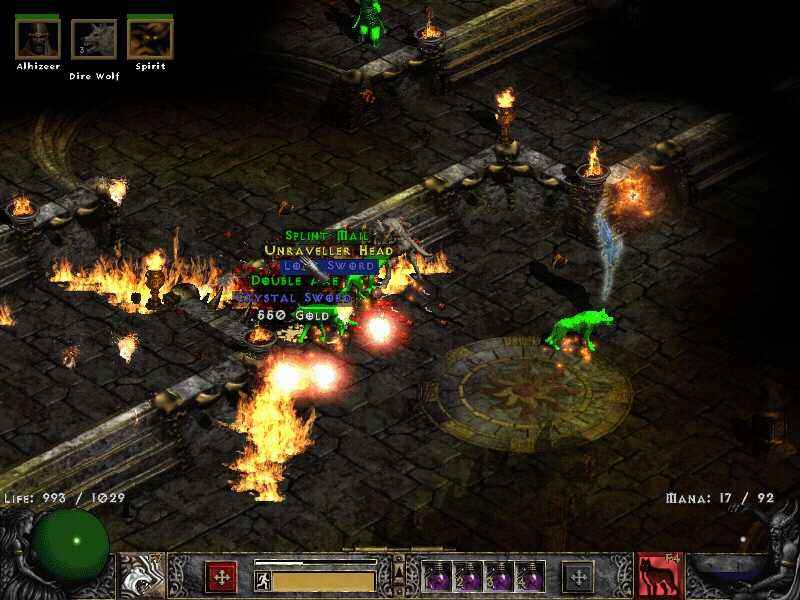Use the leftmost purple potion in belt
Screen dimensions: 800x600
point(438,577)
